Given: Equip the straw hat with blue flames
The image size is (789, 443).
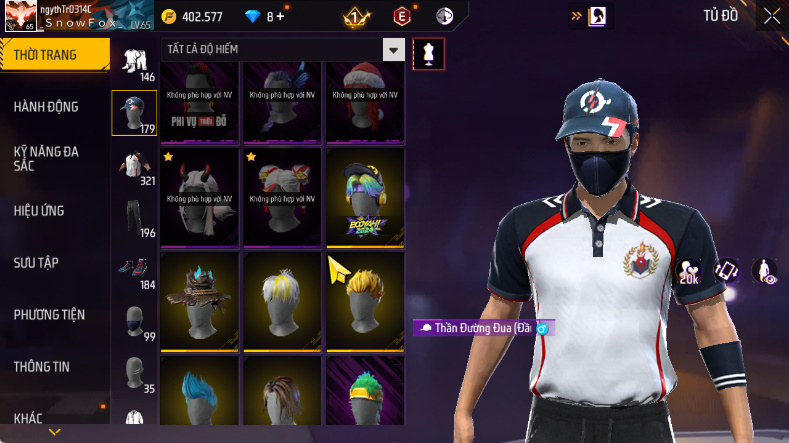Looking at the screenshot, I should [x=199, y=299].
